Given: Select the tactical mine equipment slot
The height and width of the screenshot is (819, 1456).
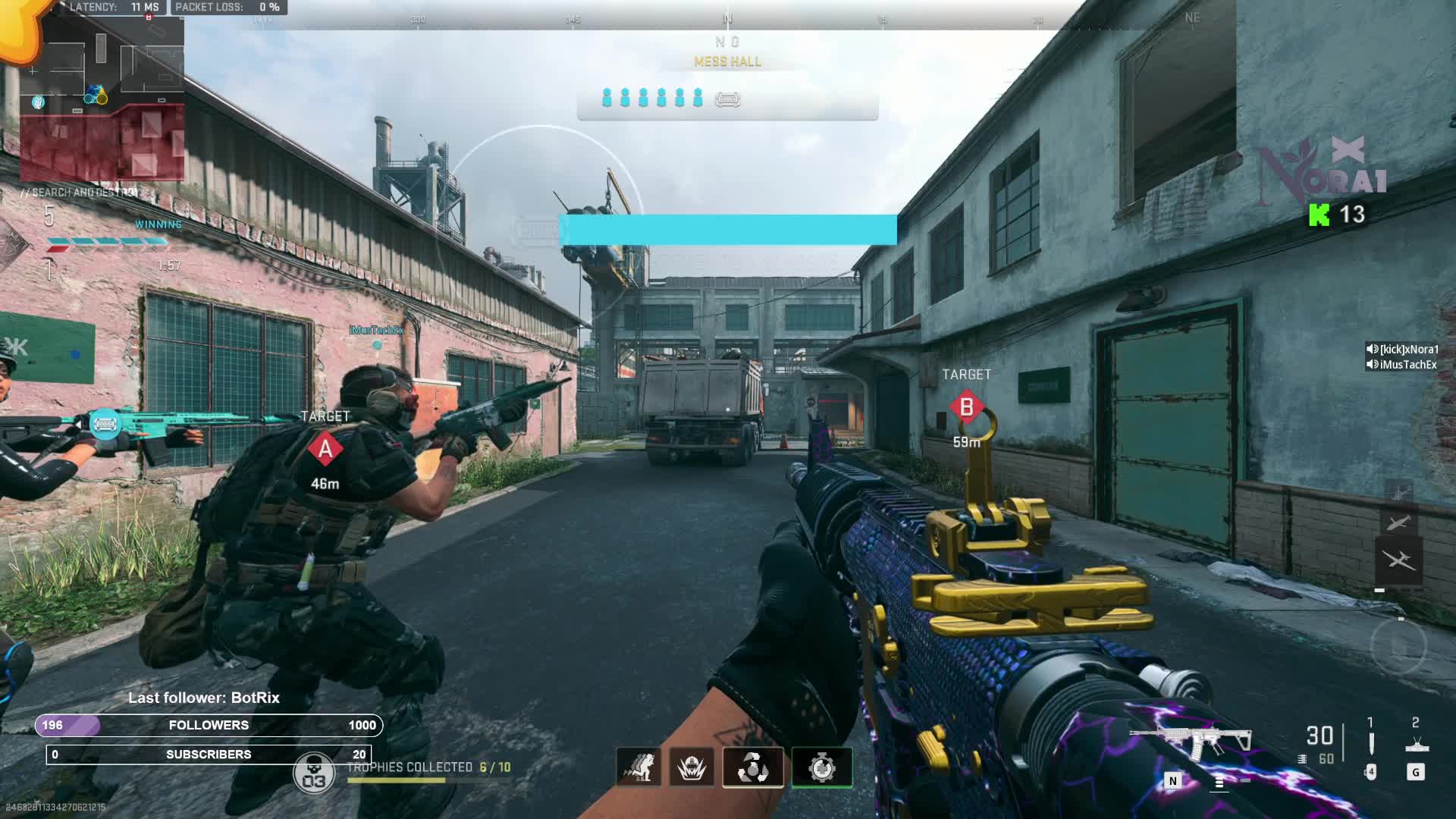Looking at the screenshot, I should click(1416, 744).
